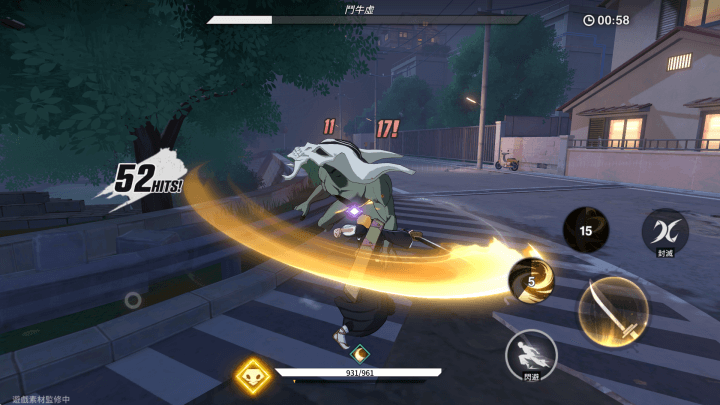
Task: Tap the golden skull diamond icon
Action: 253,375
